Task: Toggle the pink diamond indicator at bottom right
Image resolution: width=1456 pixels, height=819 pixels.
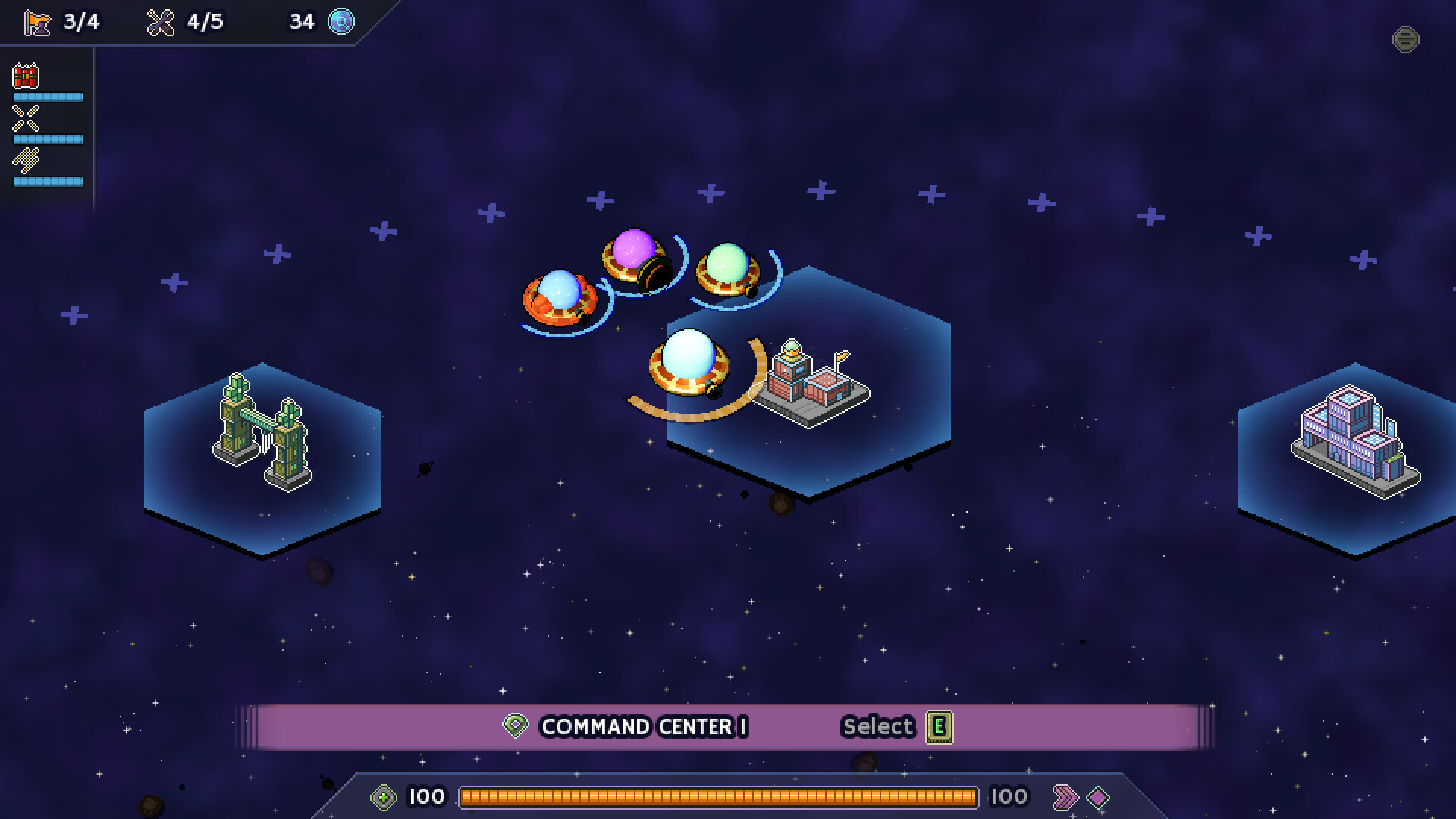Action: [1099, 796]
